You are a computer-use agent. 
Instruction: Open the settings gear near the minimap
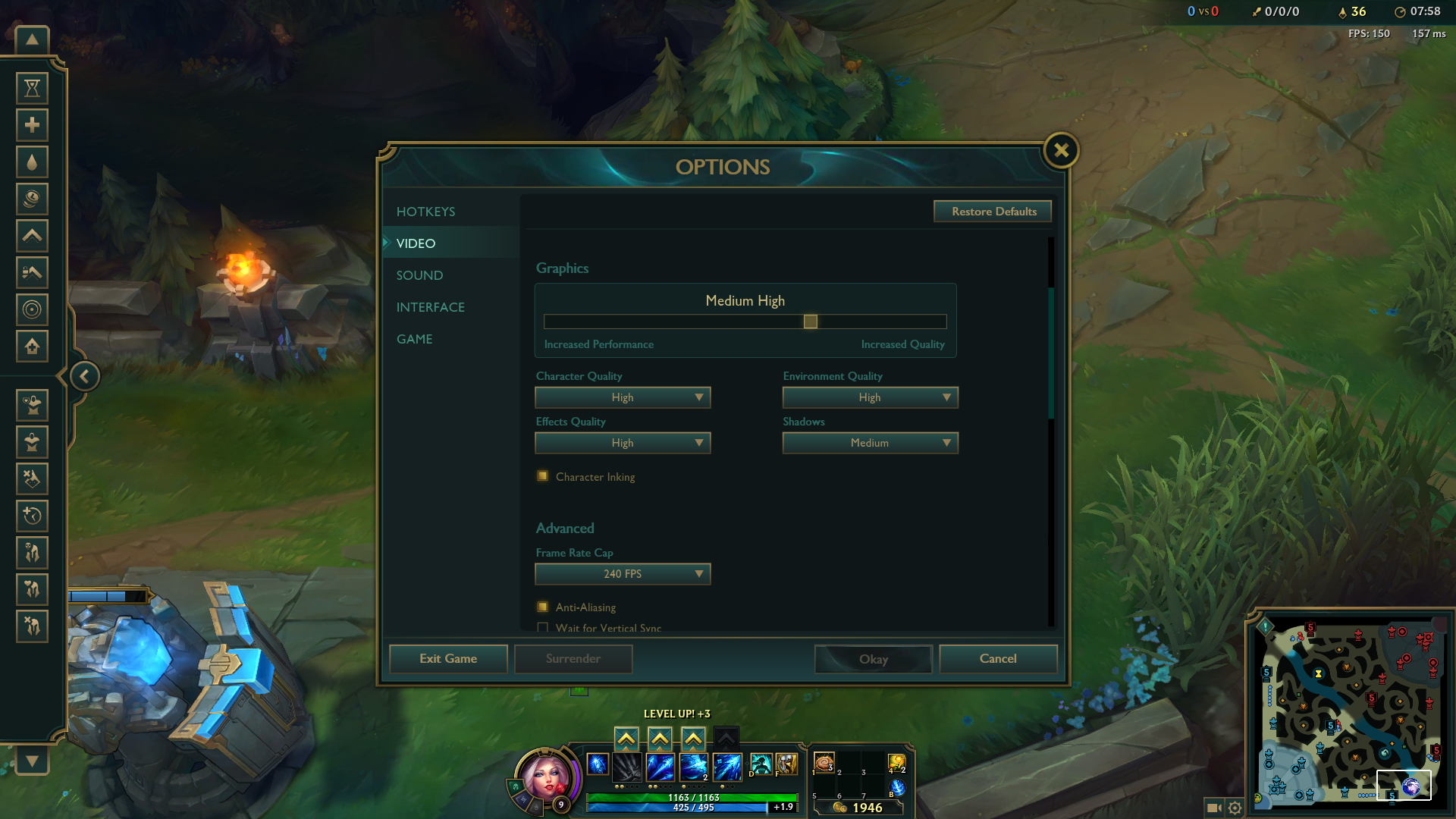click(x=1235, y=808)
